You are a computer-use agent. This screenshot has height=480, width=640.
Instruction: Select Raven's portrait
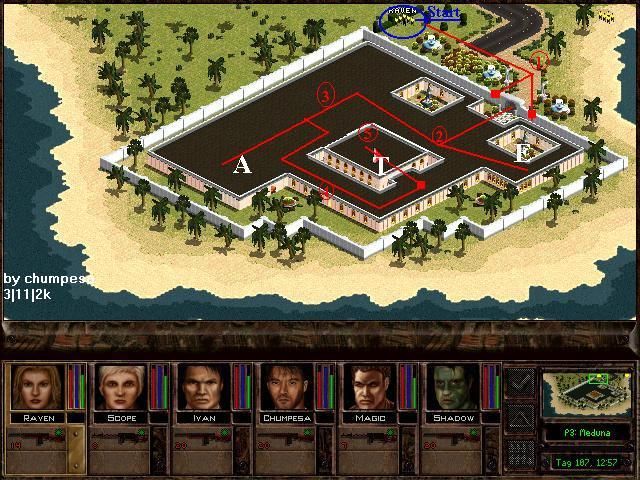coord(37,388)
